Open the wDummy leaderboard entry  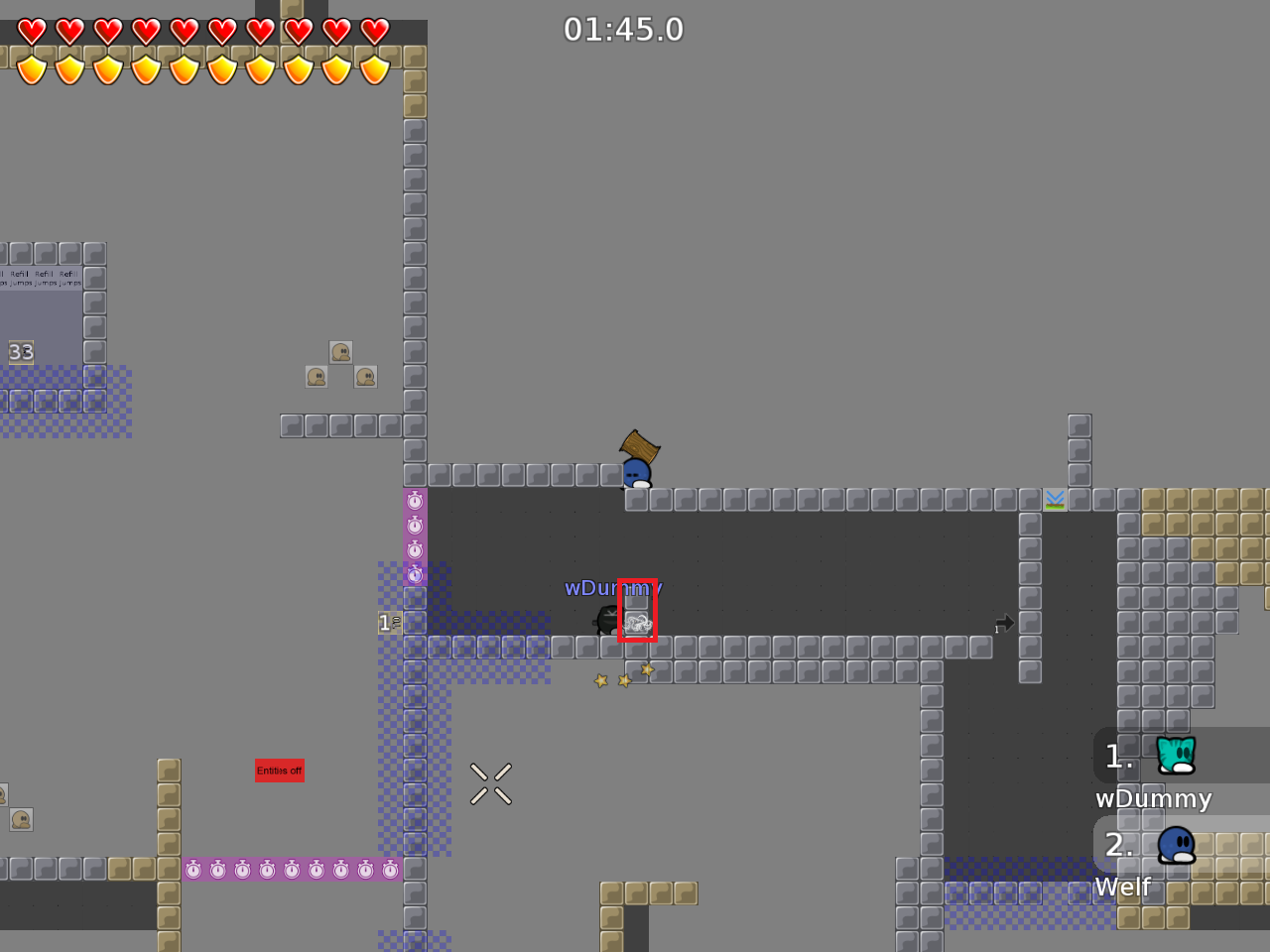point(1154,798)
